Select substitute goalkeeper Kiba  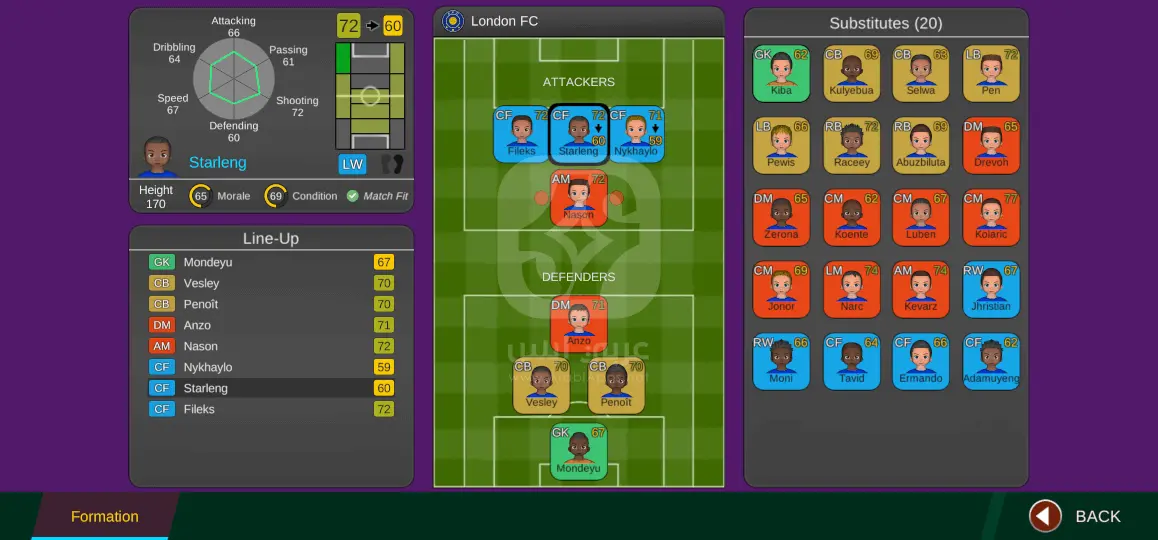tap(781, 73)
